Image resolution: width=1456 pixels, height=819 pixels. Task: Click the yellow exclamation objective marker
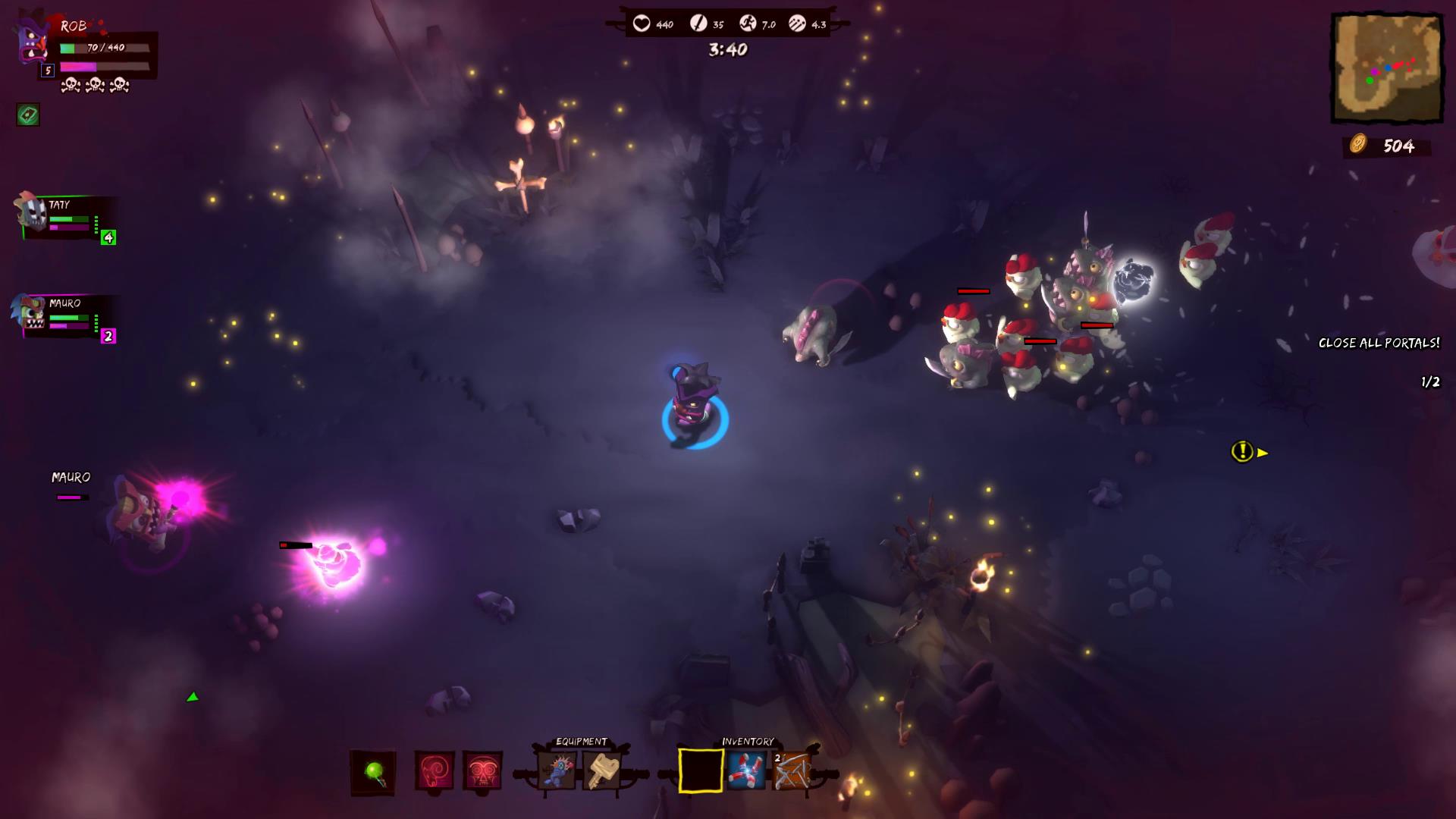pos(1242,452)
